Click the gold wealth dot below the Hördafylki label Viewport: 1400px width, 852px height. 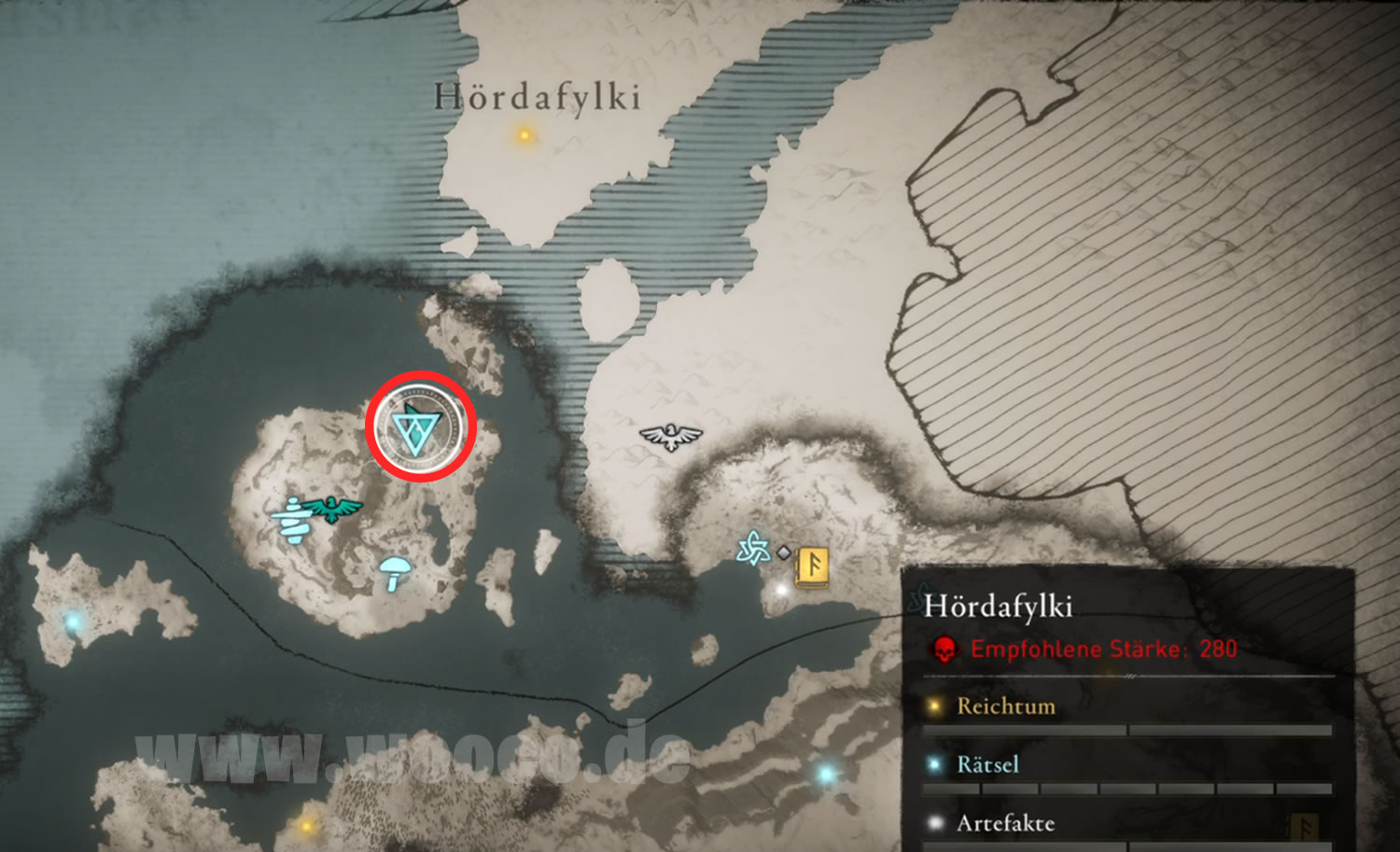(x=525, y=135)
